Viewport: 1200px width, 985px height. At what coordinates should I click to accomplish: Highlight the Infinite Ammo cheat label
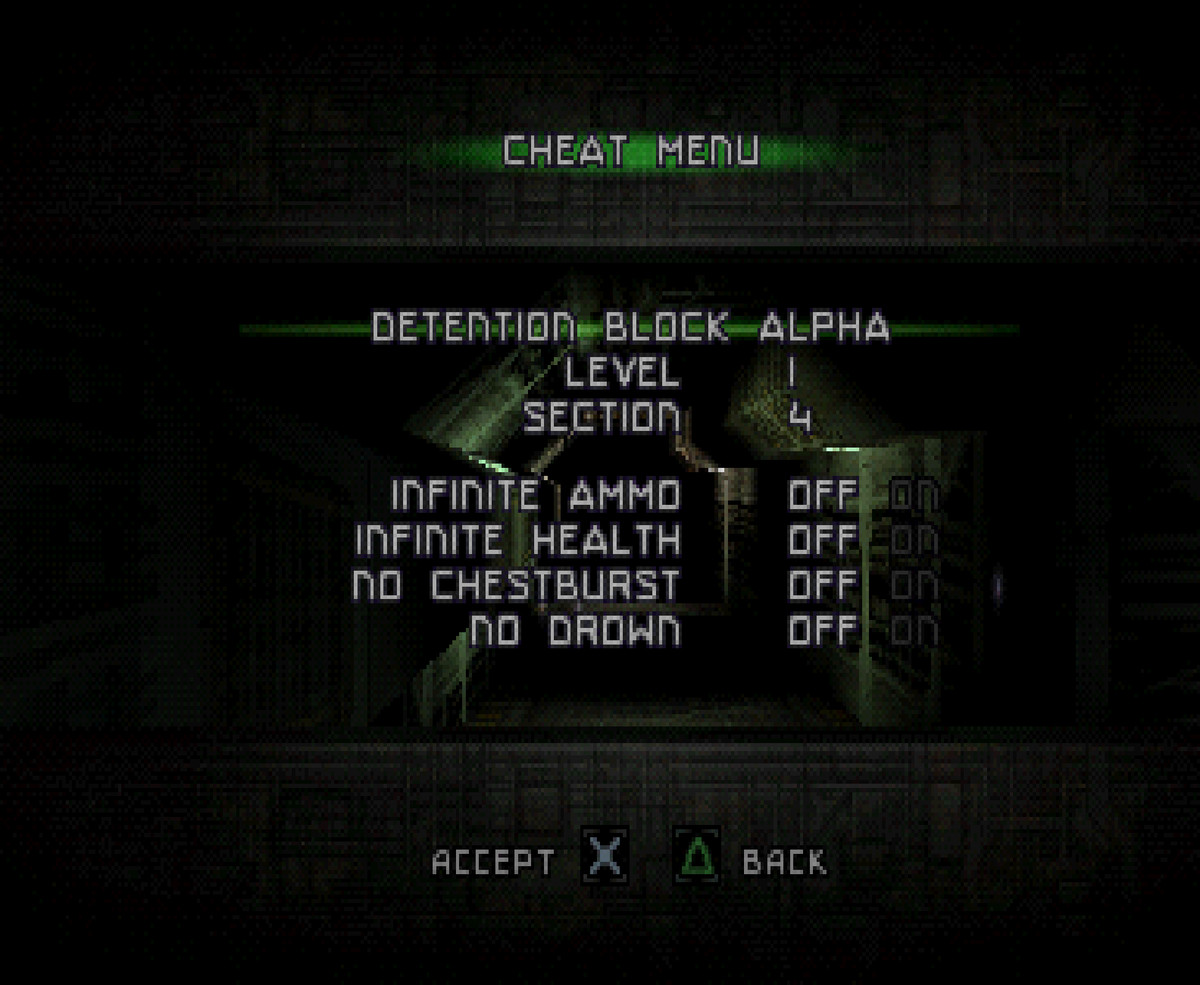pos(535,494)
